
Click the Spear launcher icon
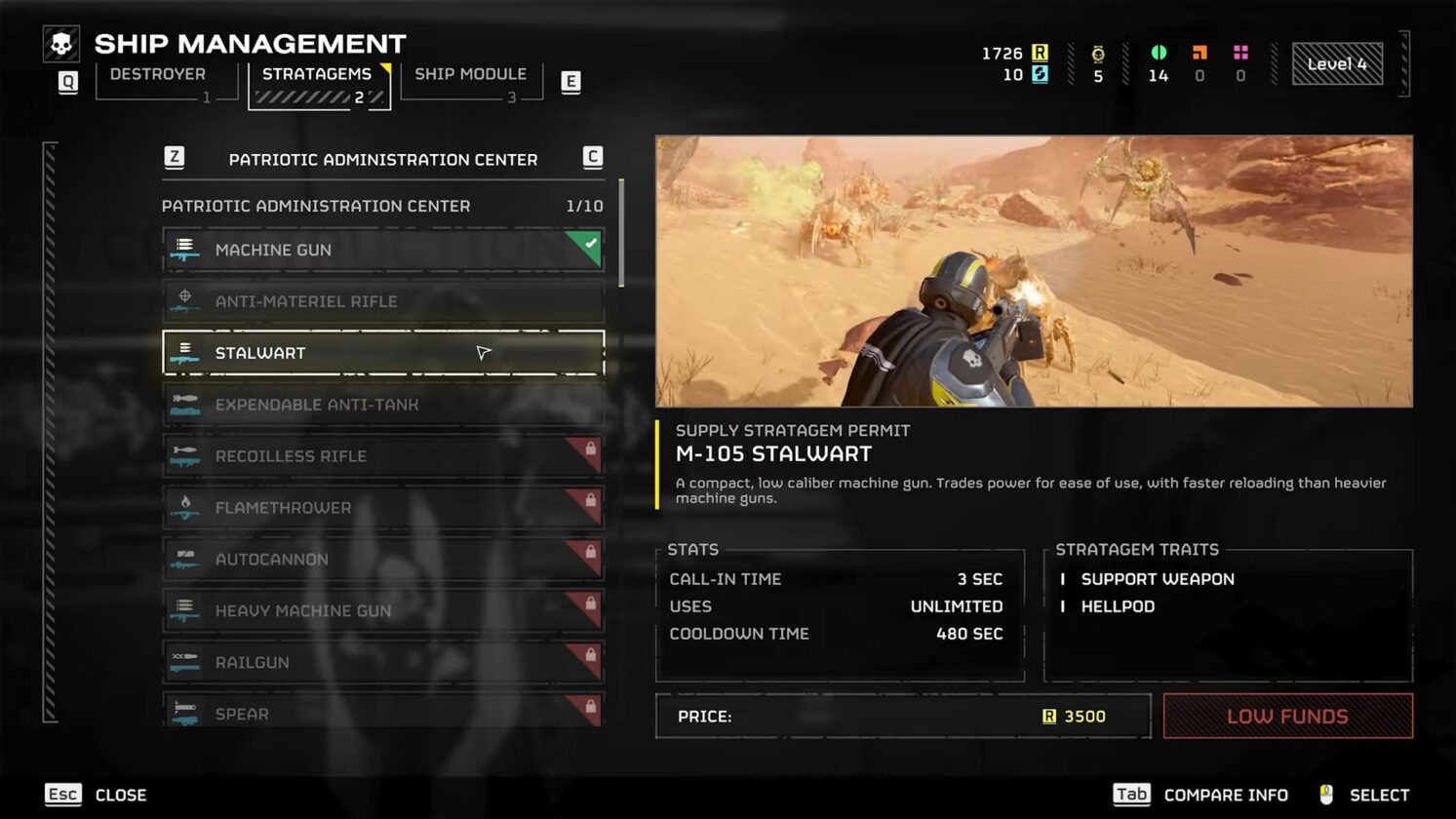185,713
